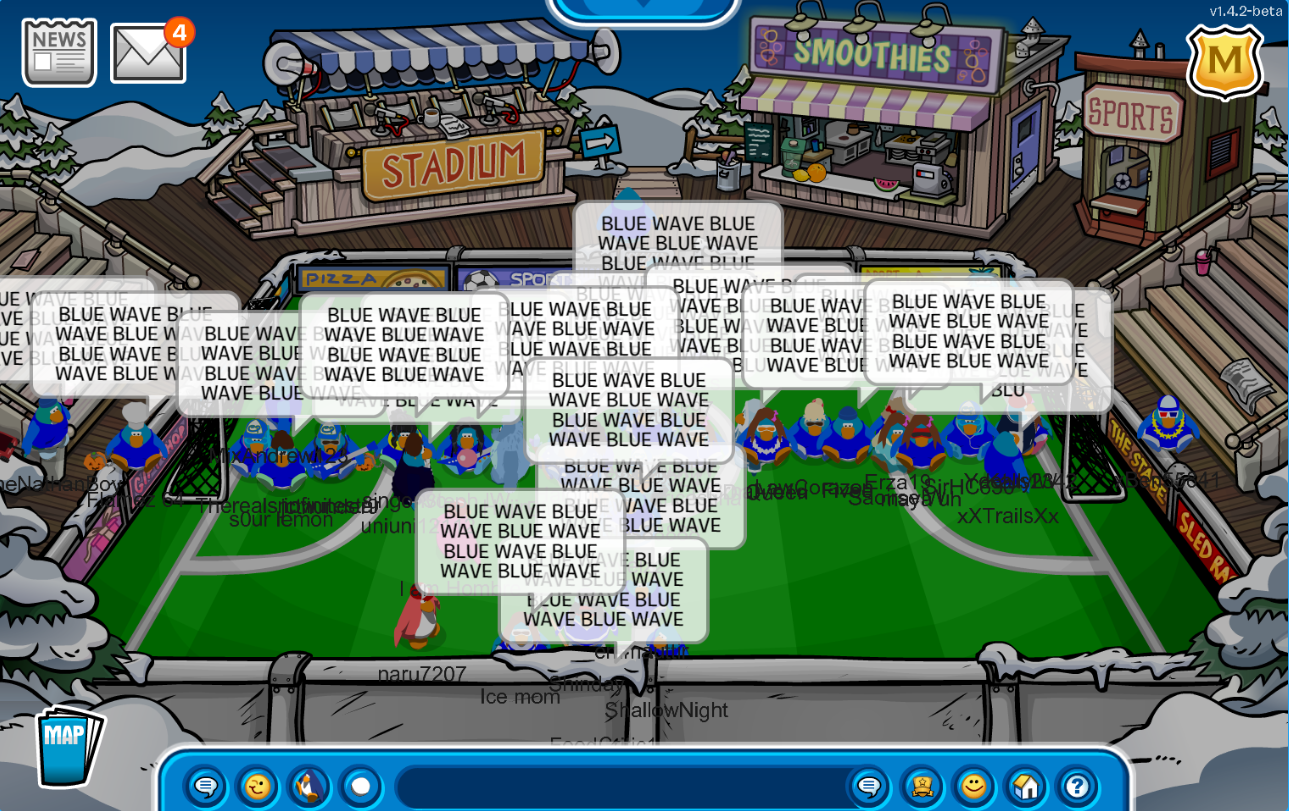Open the News newspaper
The width and height of the screenshot is (1289, 811).
tap(59, 52)
